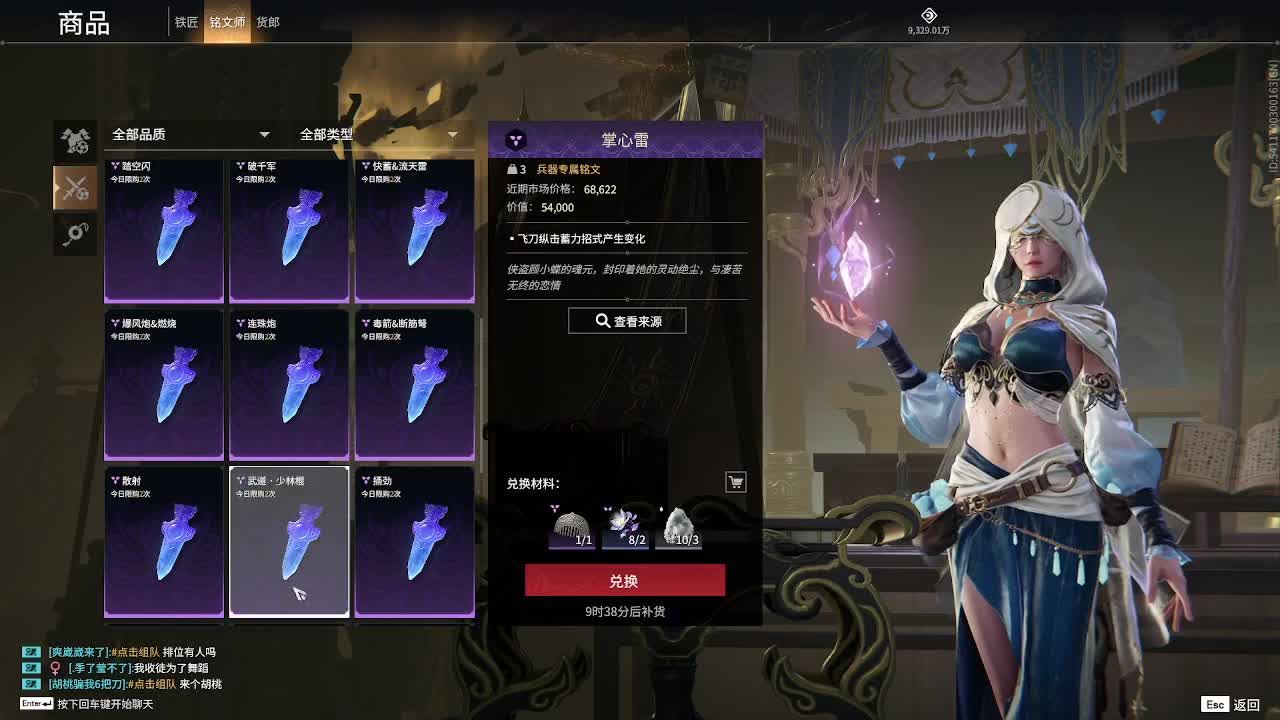Select the 踏空闪 inscription card
Image resolution: width=1280 pixels, height=720 pixels.
(x=163, y=230)
